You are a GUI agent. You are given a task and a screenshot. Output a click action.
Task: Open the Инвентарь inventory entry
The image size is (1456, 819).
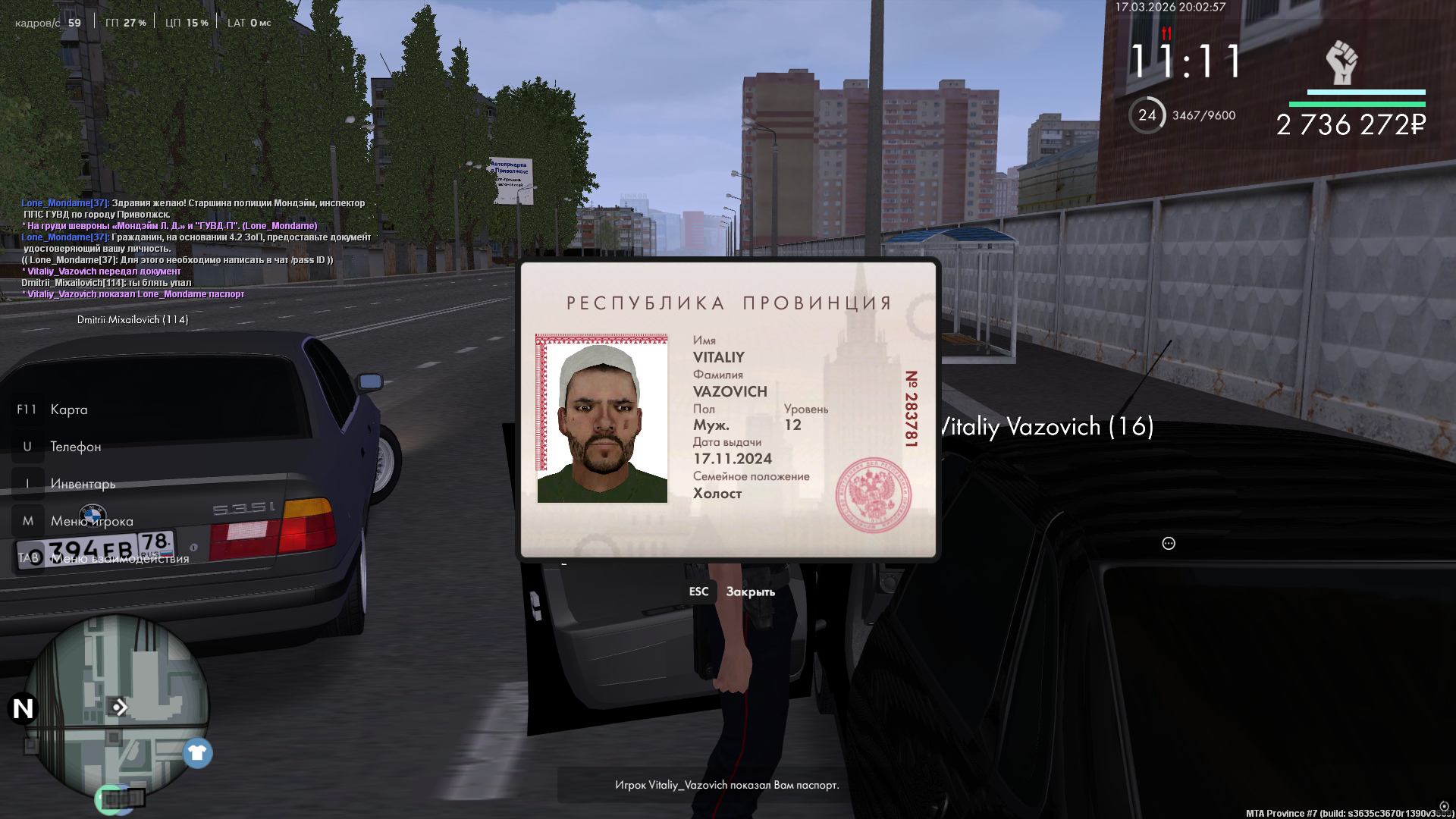pyautogui.click(x=83, y=484)
